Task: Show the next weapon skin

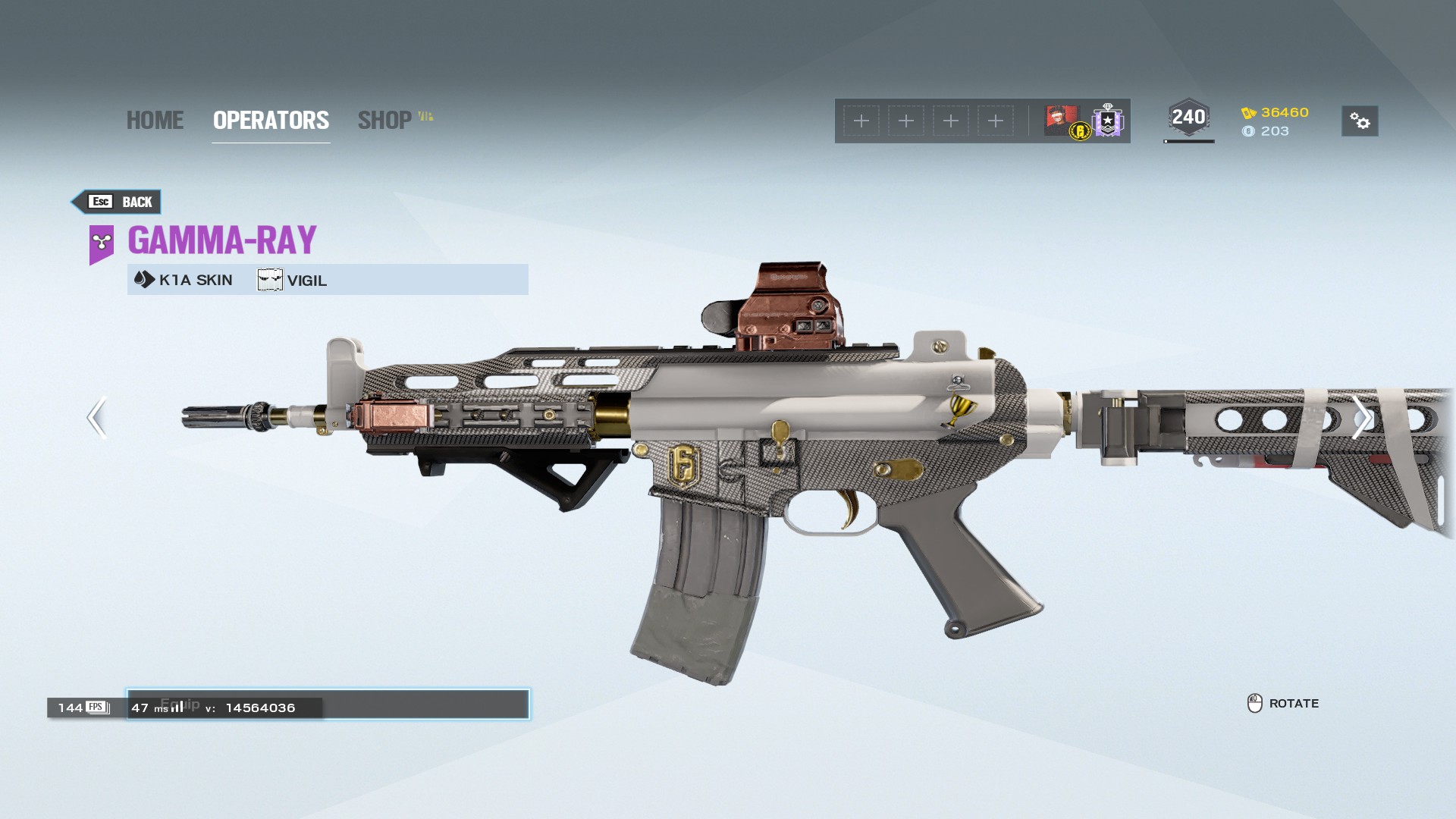Action: pyautogui.click(x=1360, y=417)
